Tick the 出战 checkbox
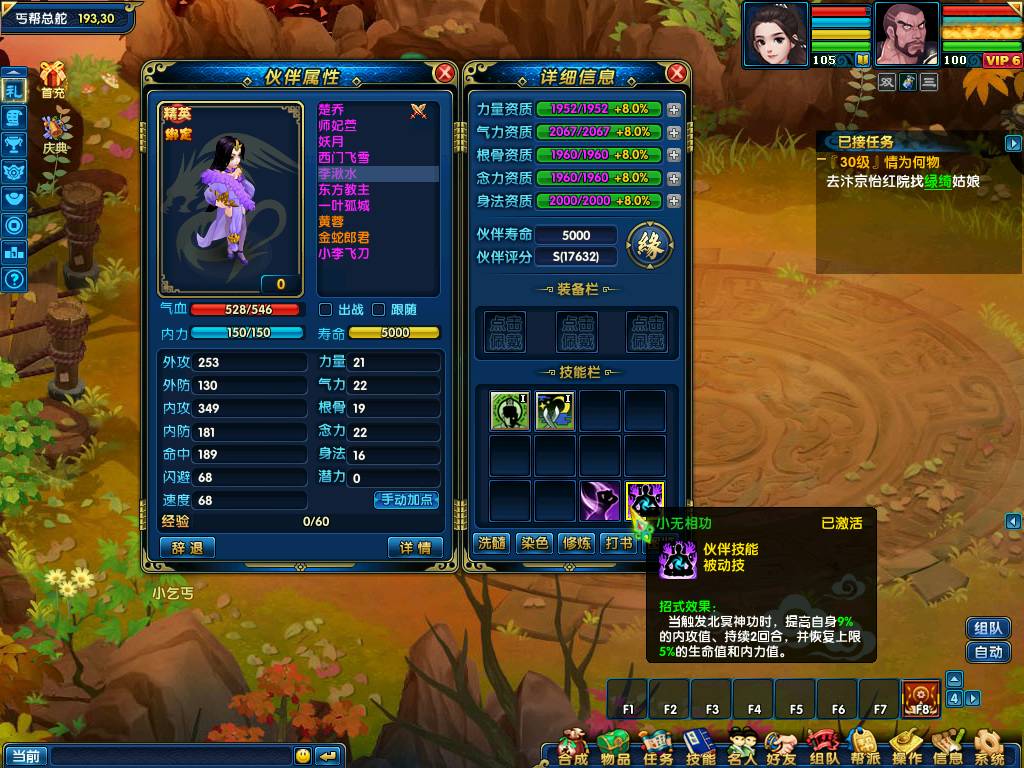Image resolution: width=1024 pixels, height=768 pixels. point(326,310)
